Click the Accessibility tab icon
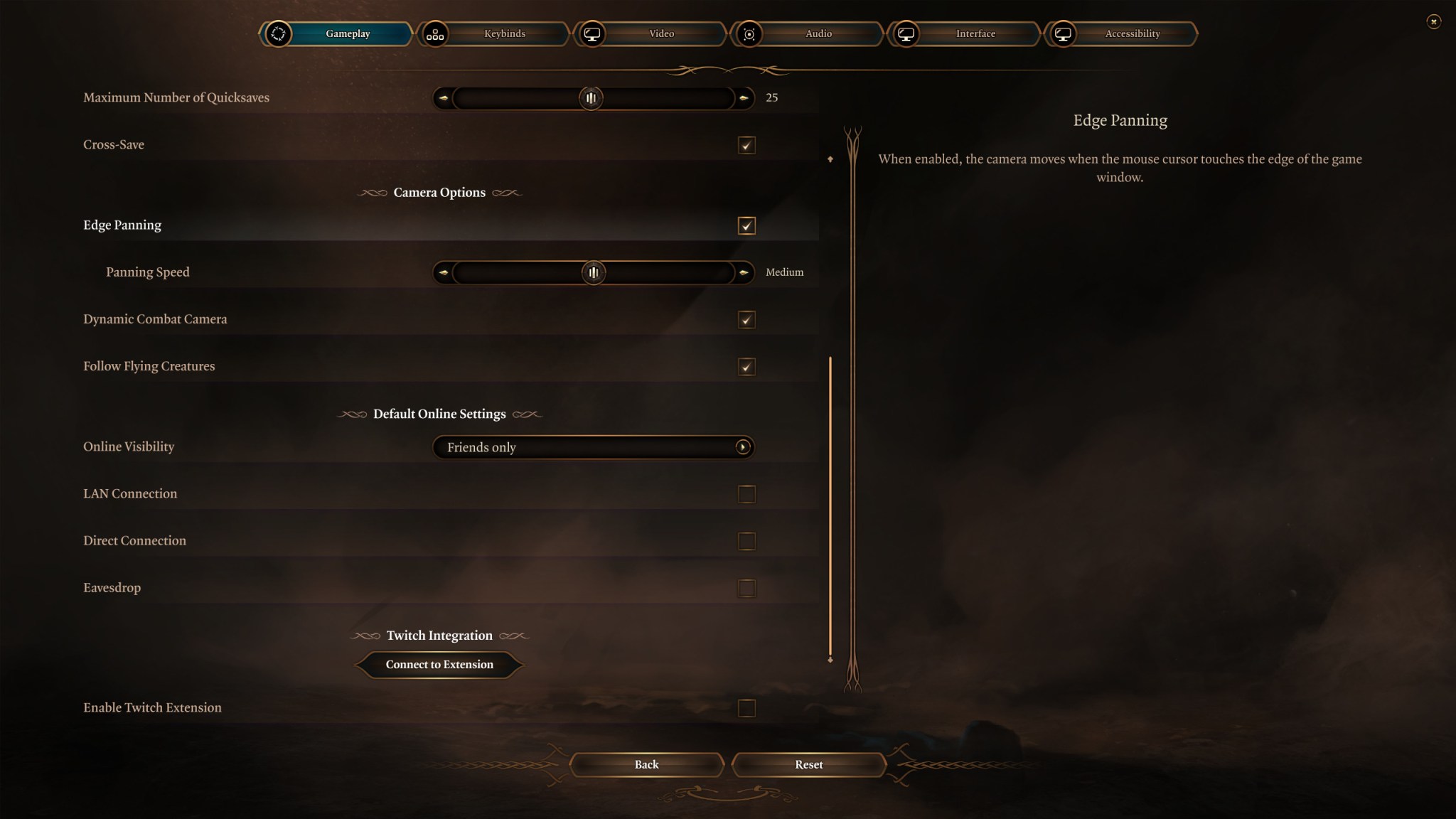This screenshot has height=819, width=1456. [1063, 33]
